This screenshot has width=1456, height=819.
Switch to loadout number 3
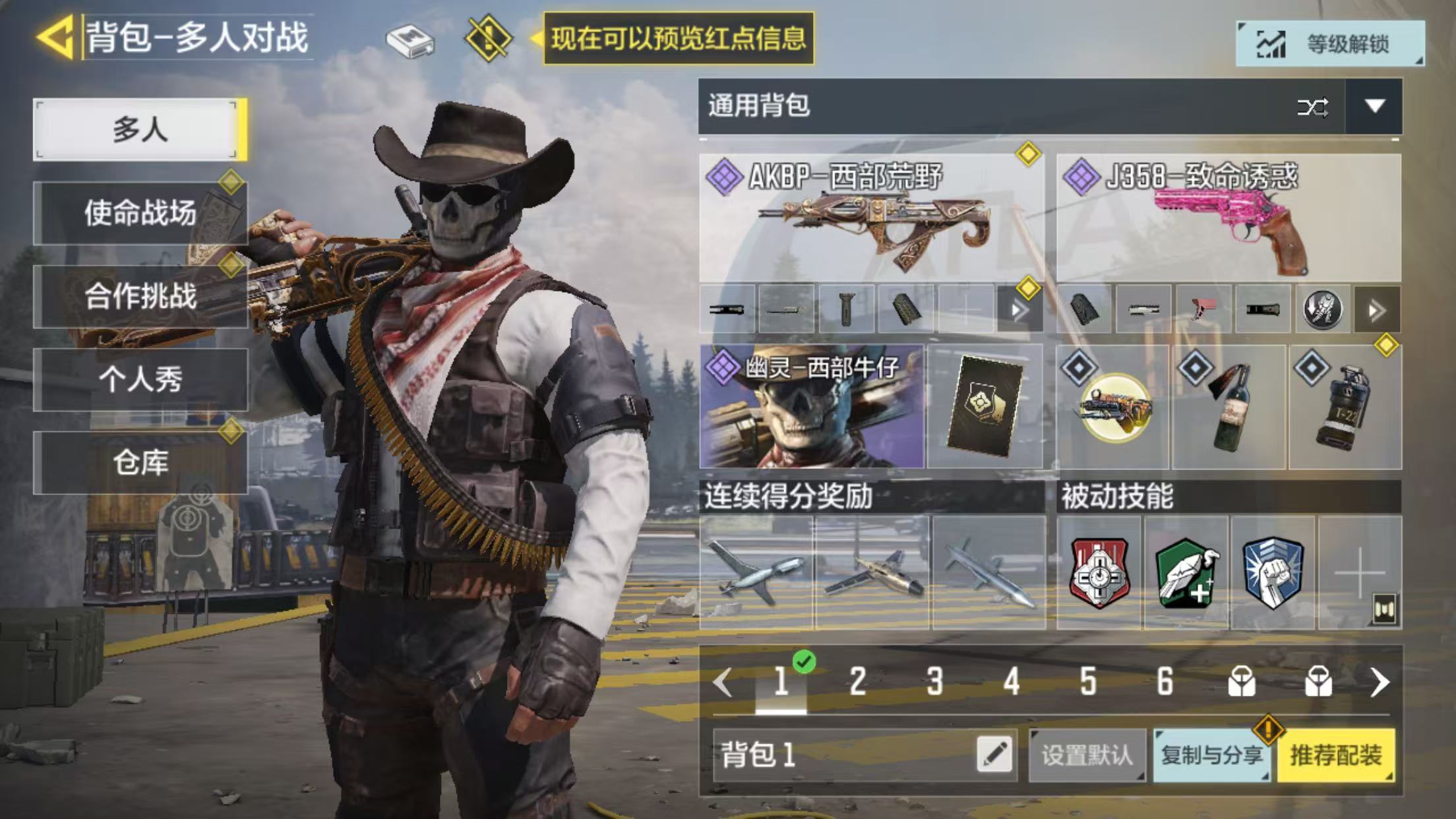(934, 681)
